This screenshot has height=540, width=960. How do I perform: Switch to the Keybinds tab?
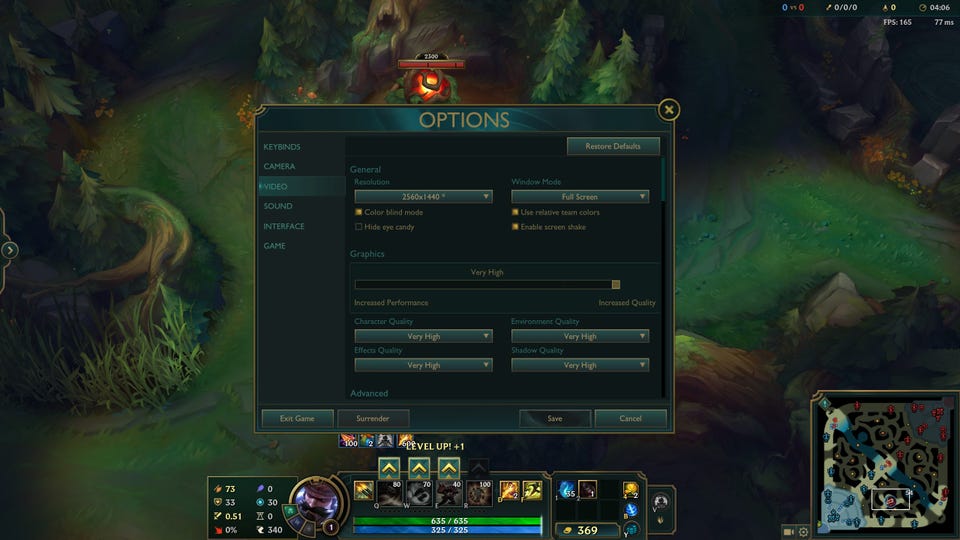(x=282, y=147)
